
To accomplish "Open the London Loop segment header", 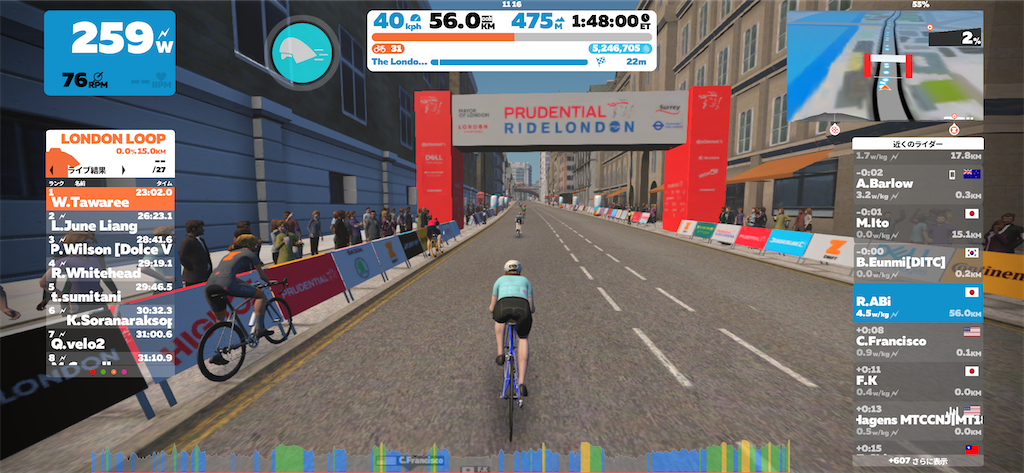I will point(110,139).
